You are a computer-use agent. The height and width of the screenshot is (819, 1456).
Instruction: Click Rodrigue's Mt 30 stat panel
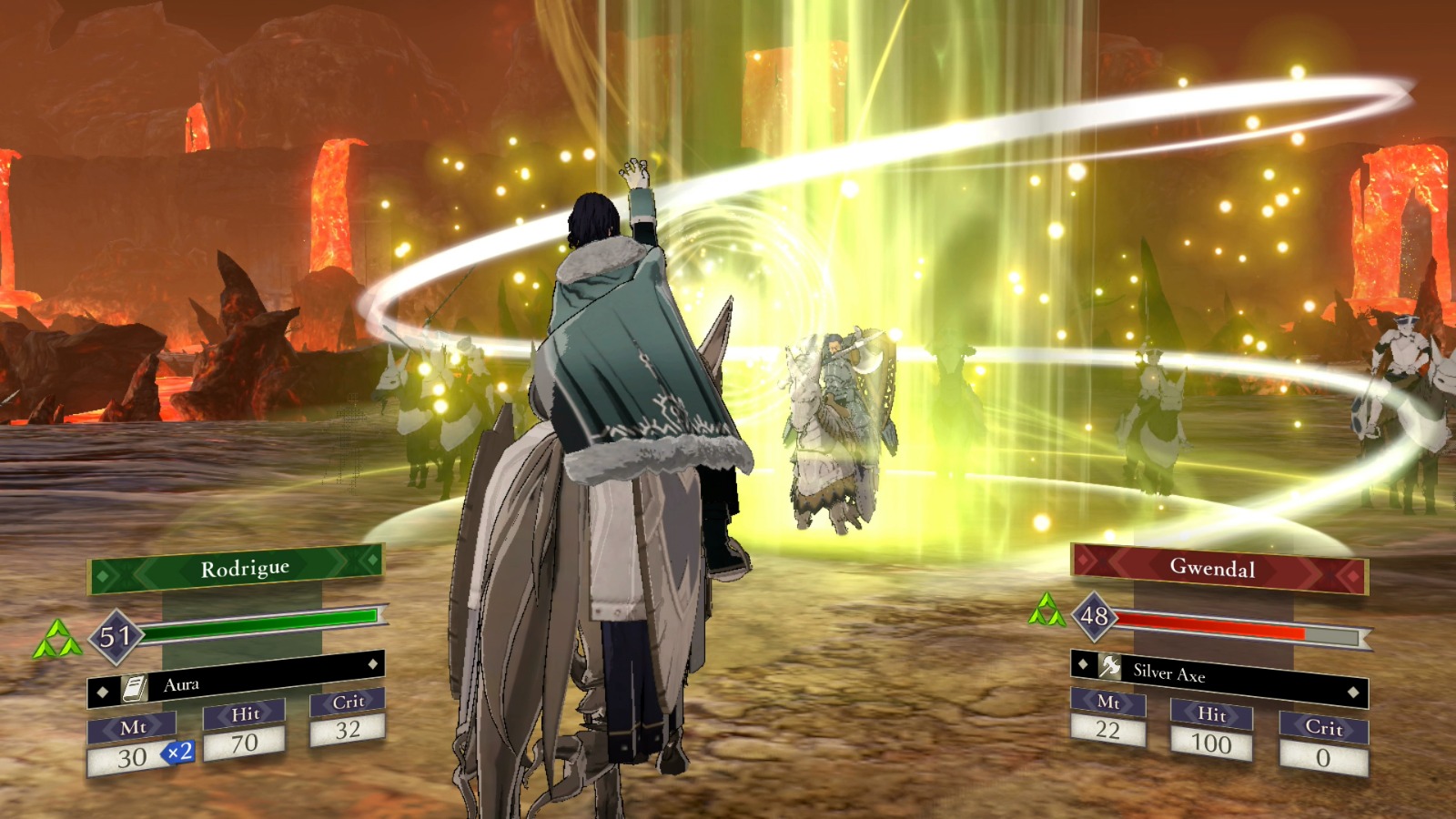(x=134, y=746)
